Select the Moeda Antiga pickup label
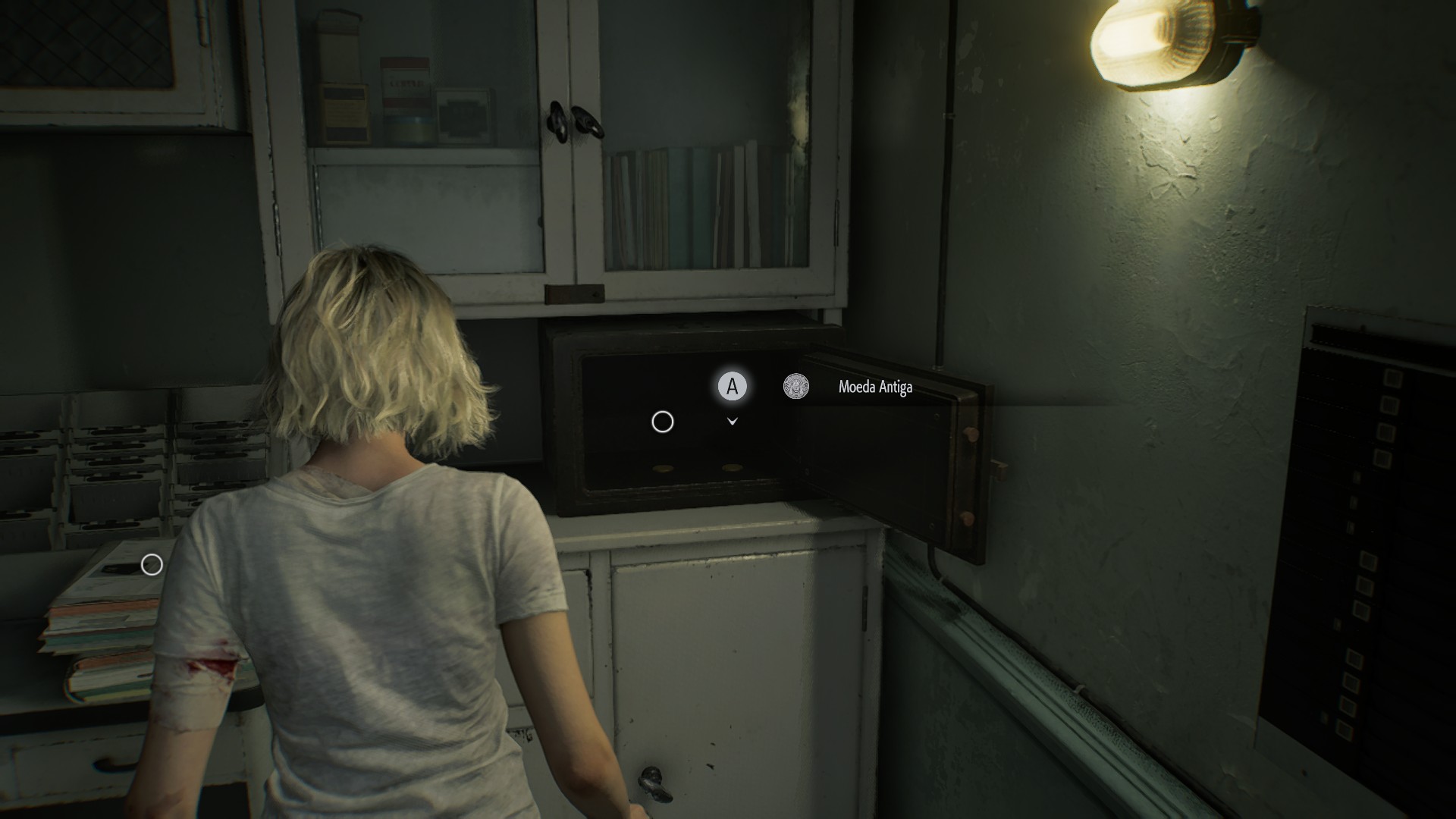Screen dimensions: 1456x819 tap(875, 388)
